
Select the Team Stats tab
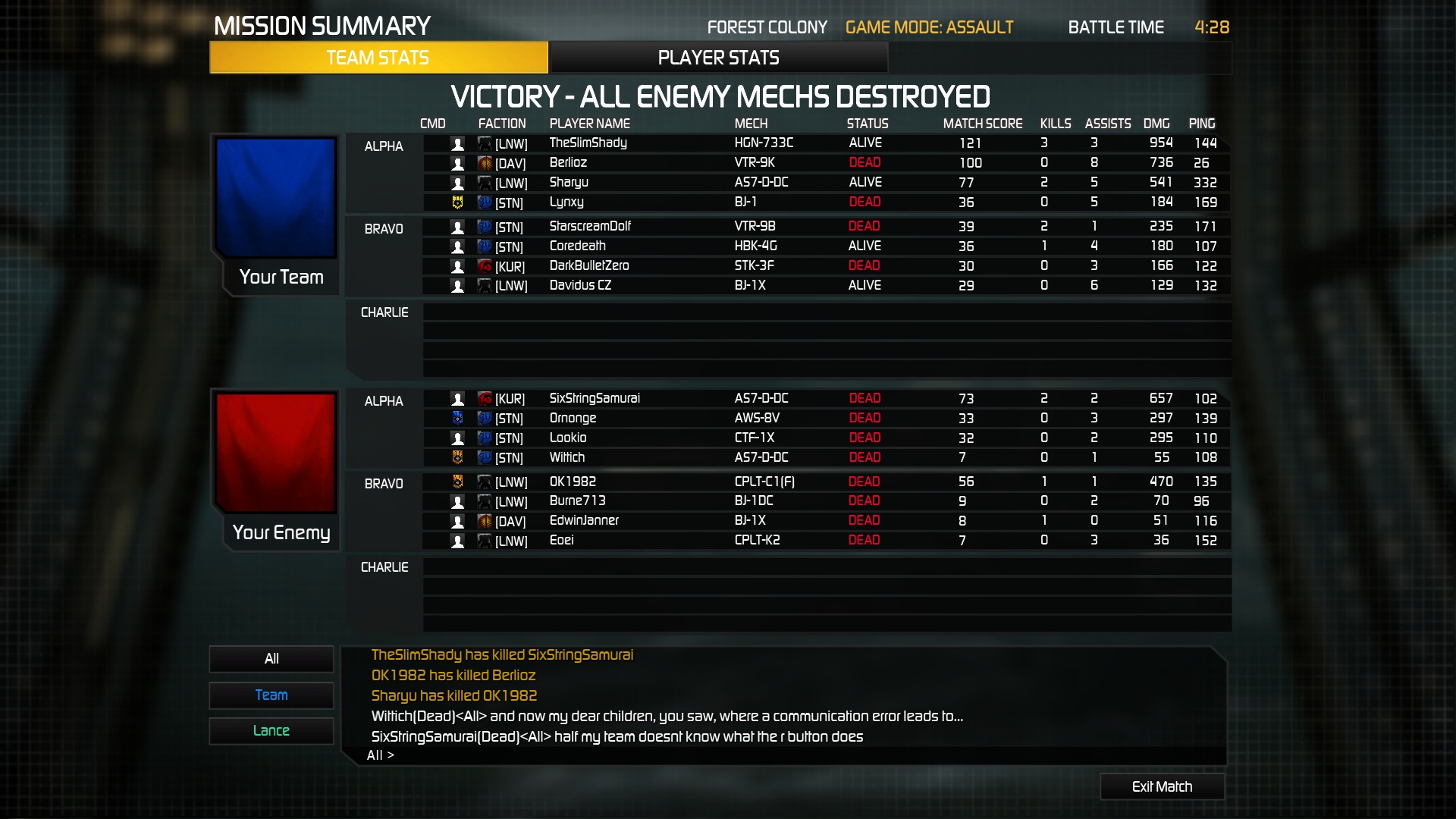tap(378, 58)
